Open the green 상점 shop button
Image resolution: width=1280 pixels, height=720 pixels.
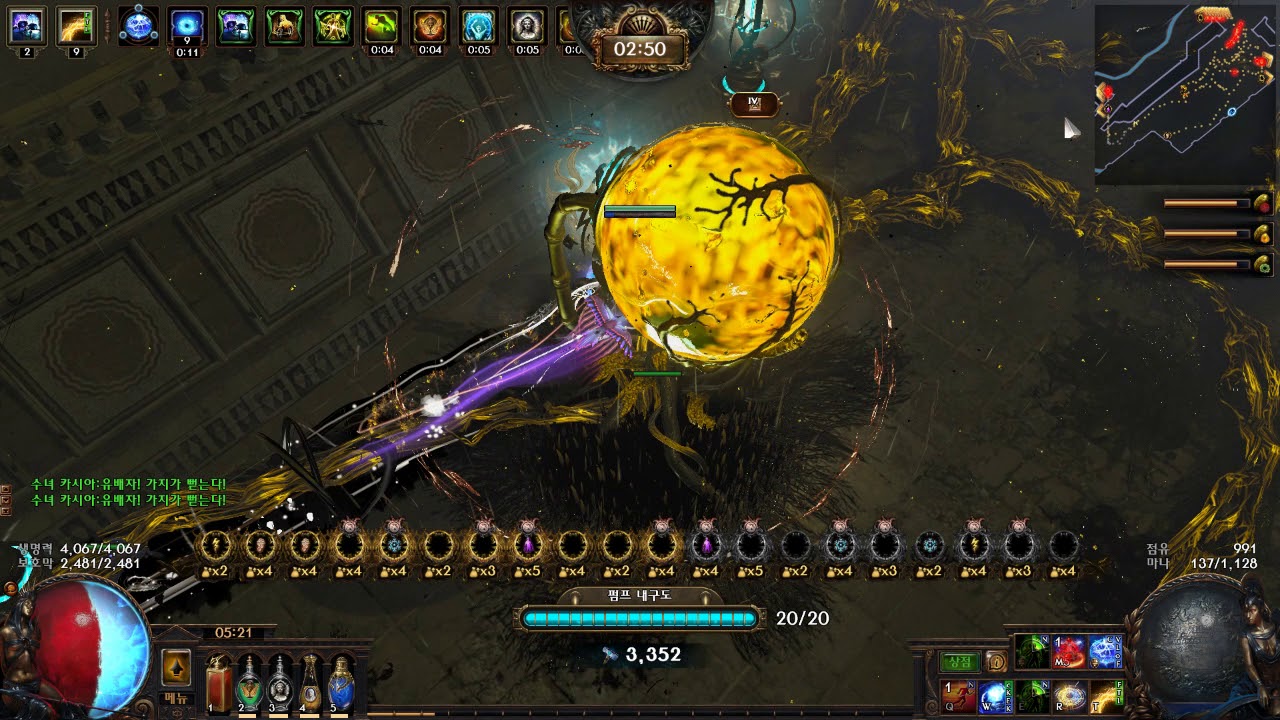(959, 661)
